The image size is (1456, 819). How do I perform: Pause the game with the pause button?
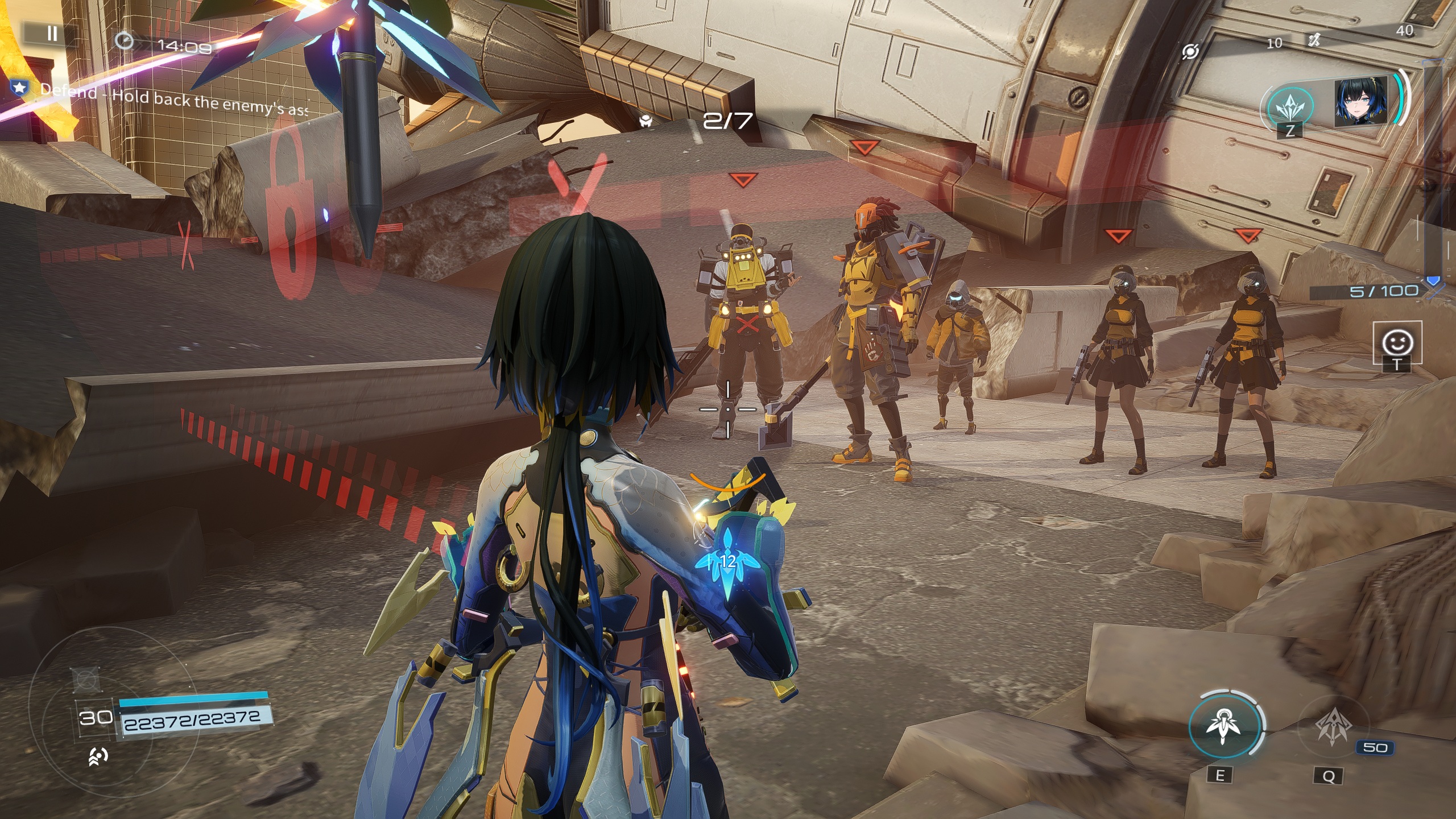click(x=52, y=34)
